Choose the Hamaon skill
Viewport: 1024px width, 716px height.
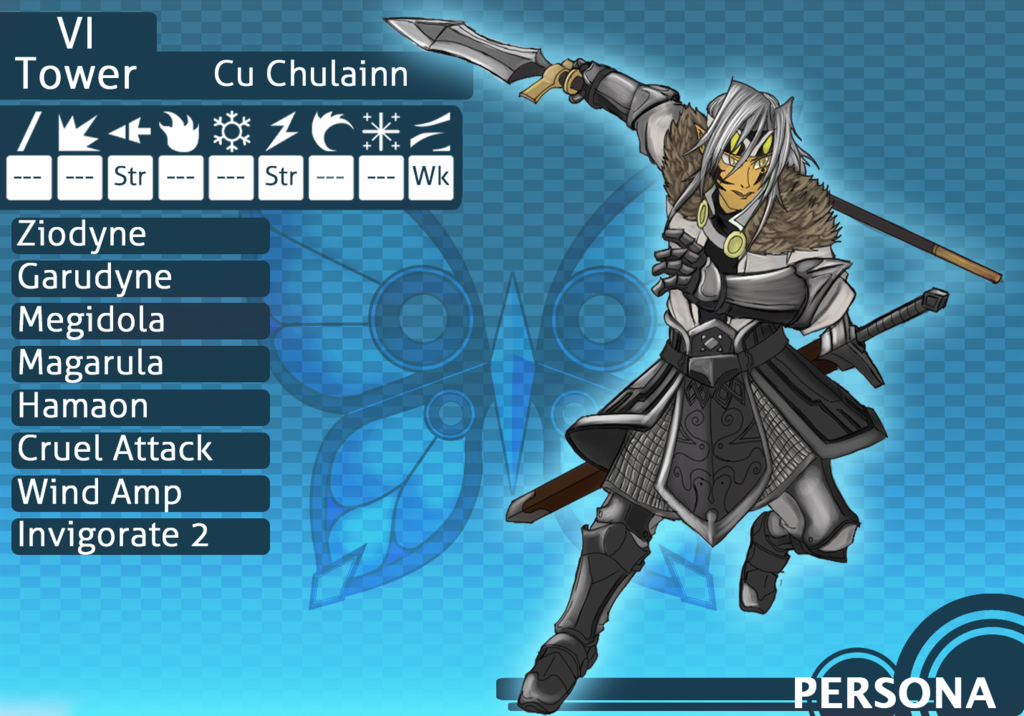coord(140,407)
